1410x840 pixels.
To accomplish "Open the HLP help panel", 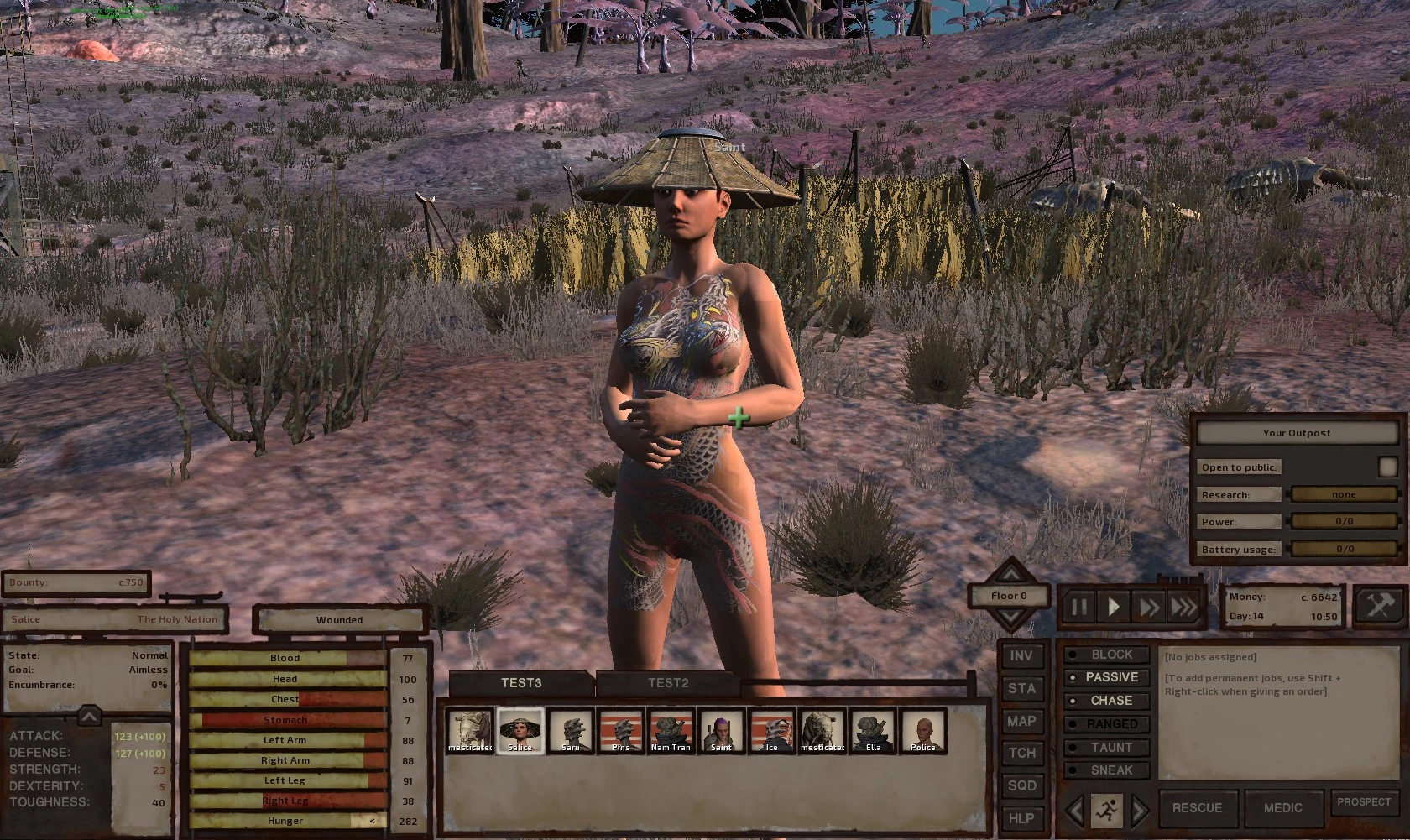I will coord(1021,817).
